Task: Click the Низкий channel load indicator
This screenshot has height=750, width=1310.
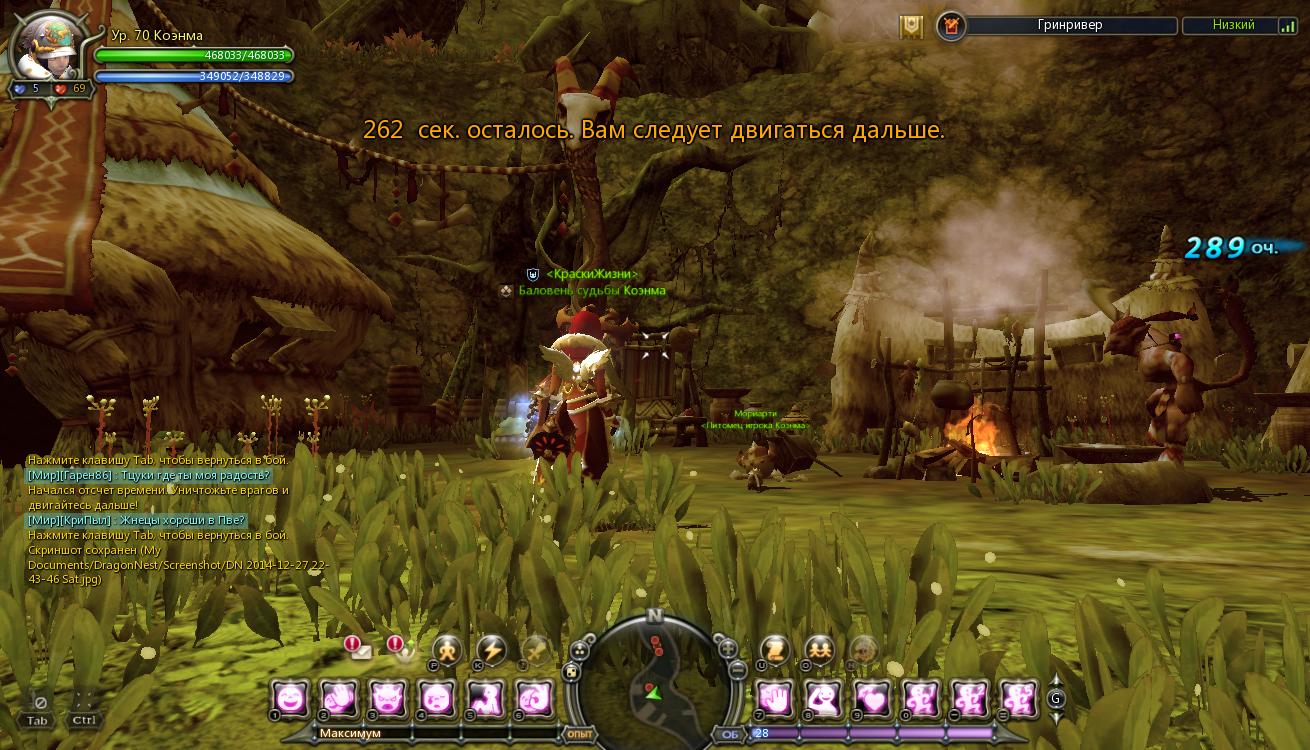Action: coord(1239,26)
